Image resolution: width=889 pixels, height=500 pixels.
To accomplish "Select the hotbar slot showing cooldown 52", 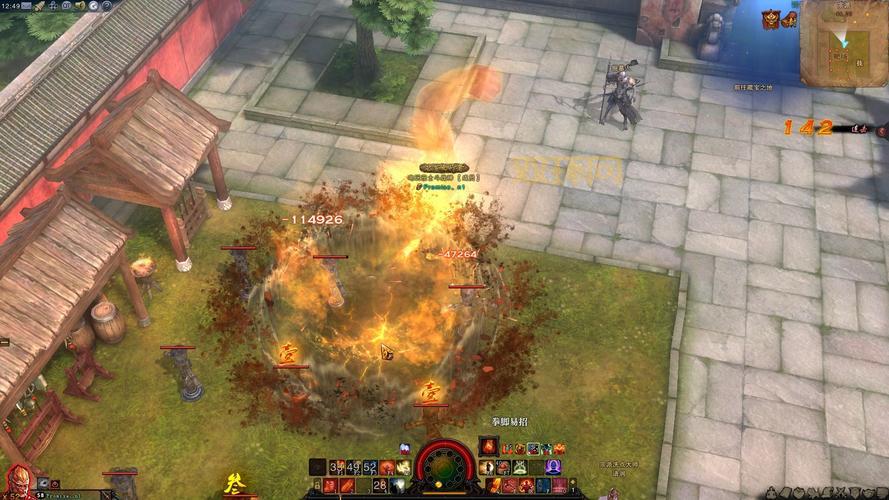I will pyautogui.click(x=370, y=466).
